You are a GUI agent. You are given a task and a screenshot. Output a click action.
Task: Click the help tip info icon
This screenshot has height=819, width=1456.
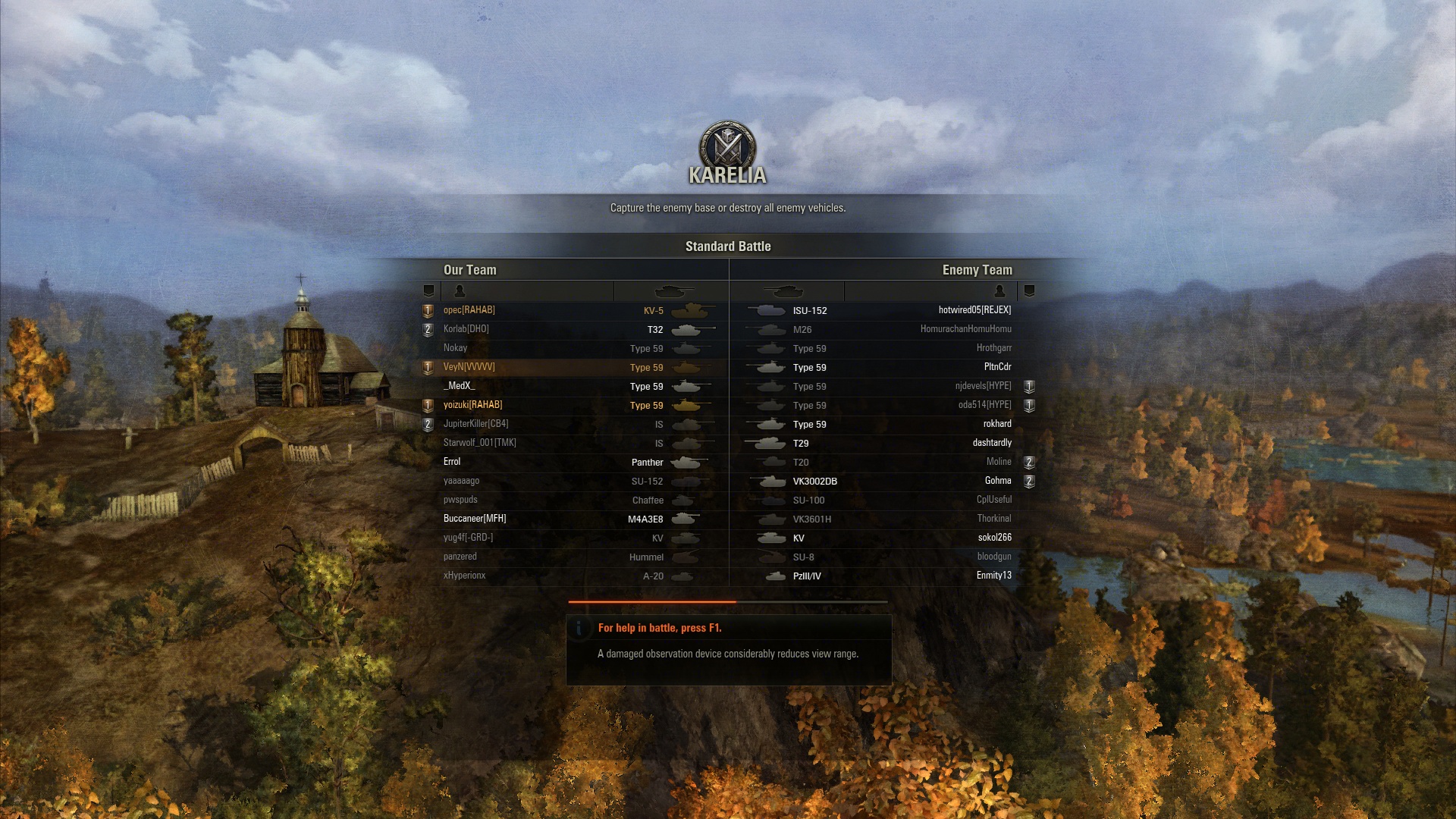[x=579, y=628]
